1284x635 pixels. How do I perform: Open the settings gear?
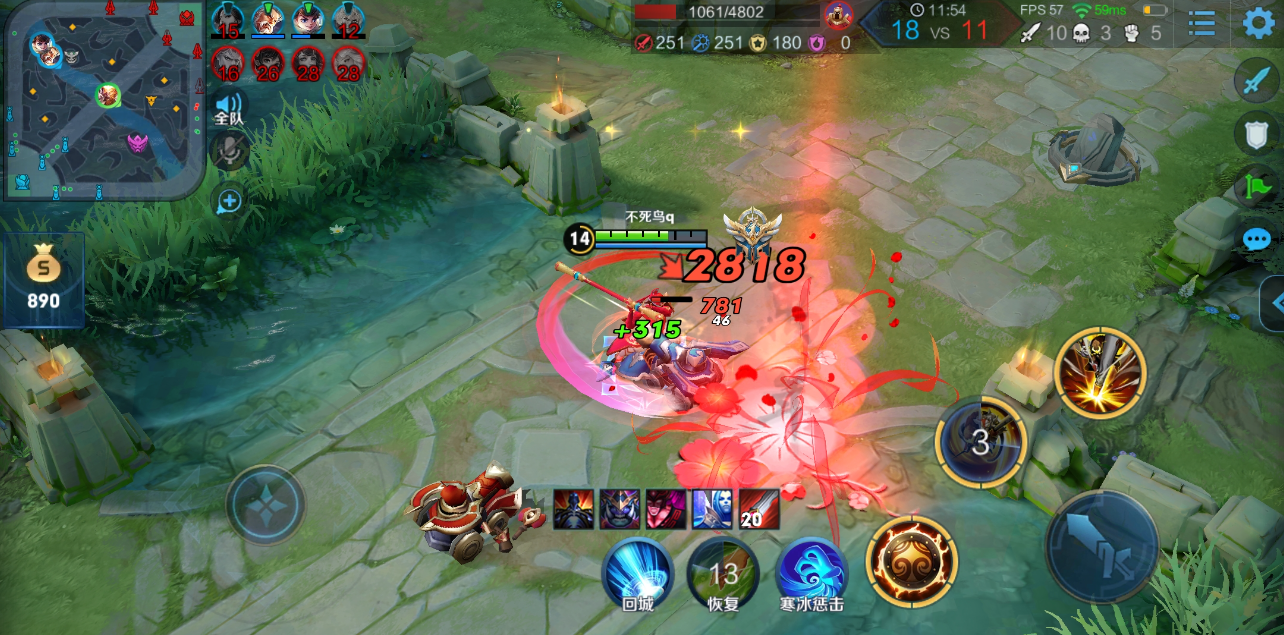(1259, 23)
